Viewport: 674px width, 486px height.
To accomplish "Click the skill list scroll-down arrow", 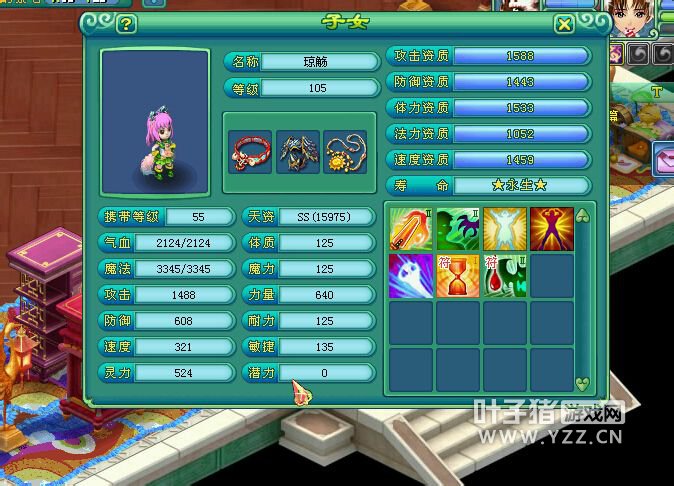I will click(x=583, y=383).
